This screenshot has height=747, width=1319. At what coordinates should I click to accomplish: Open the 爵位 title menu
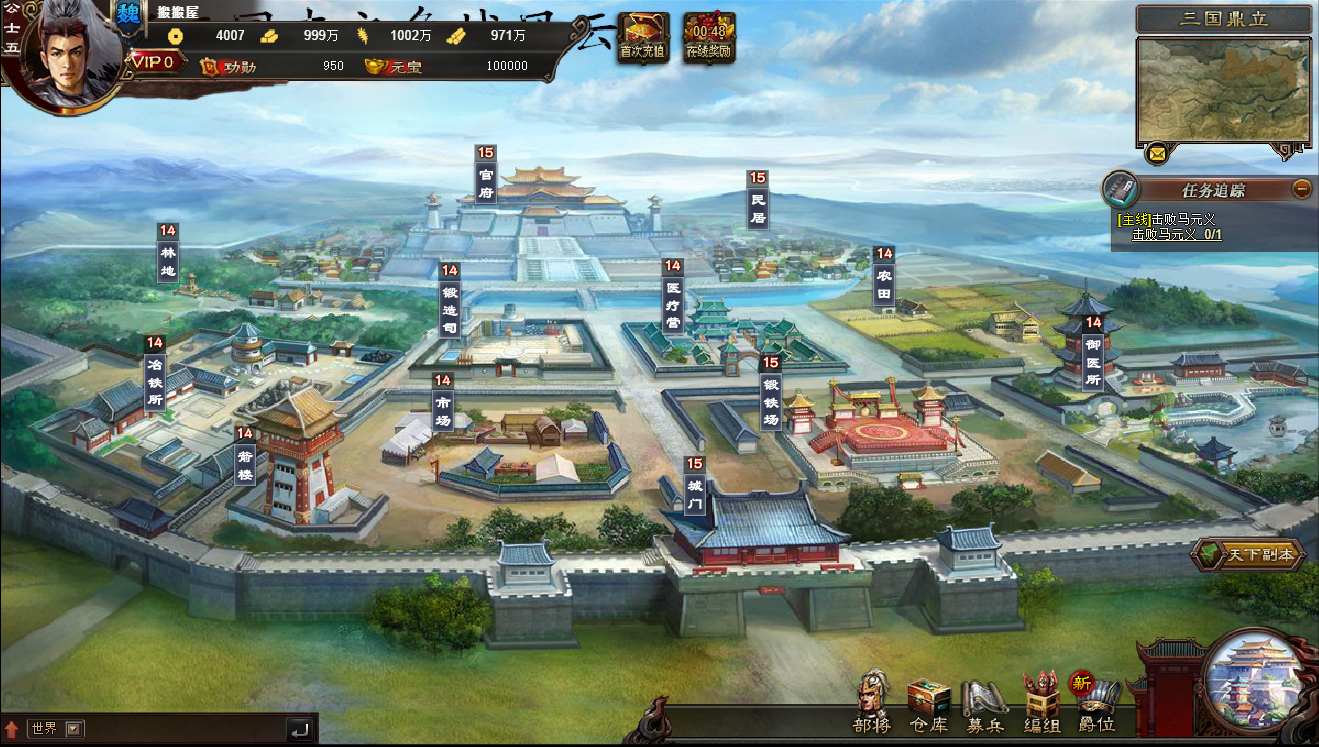click(x=1096, y=701)
